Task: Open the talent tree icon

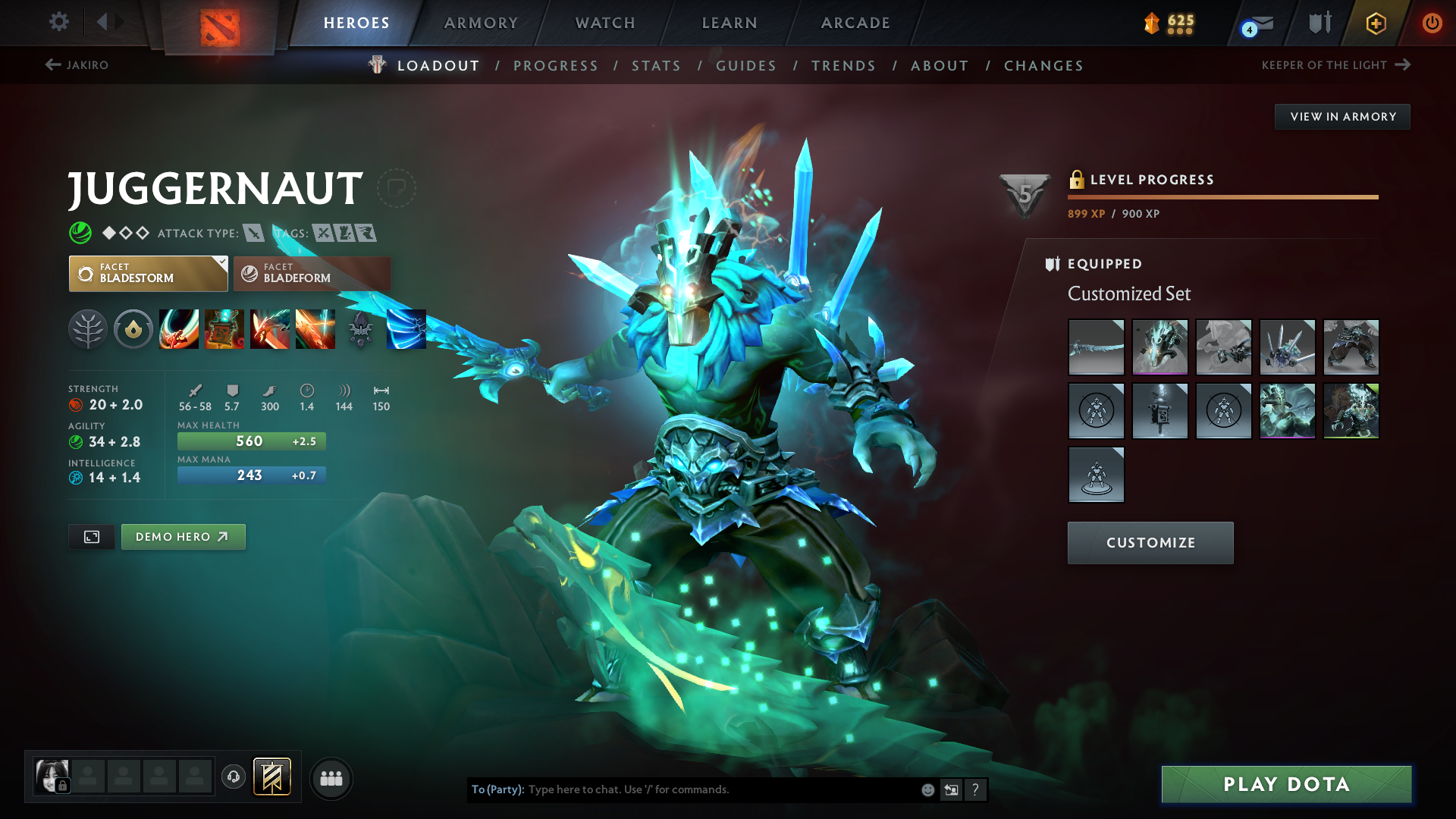Action: tap(88, 329)
